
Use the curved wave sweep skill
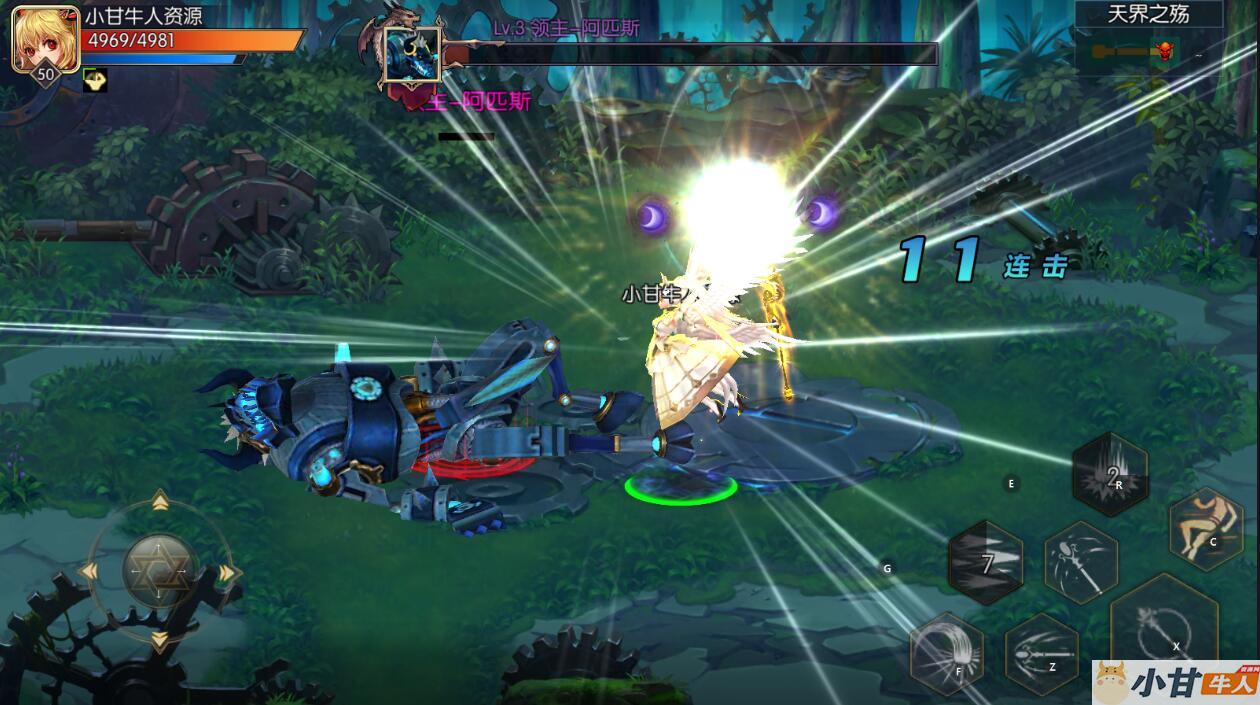pos(946,653)
